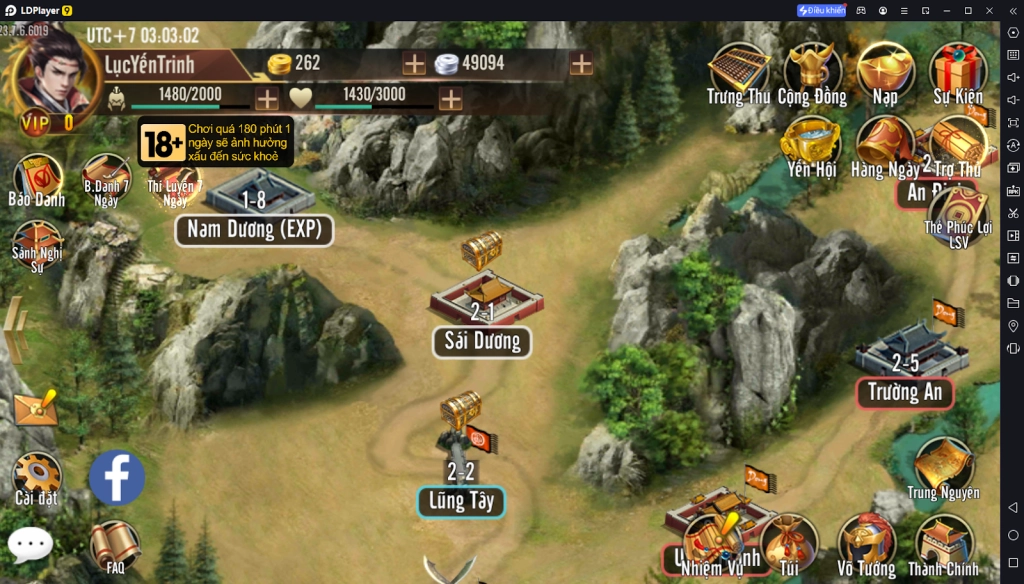Open the Võ Tướng generals menu
1024x584 pixels.
[x=866, y=543]
